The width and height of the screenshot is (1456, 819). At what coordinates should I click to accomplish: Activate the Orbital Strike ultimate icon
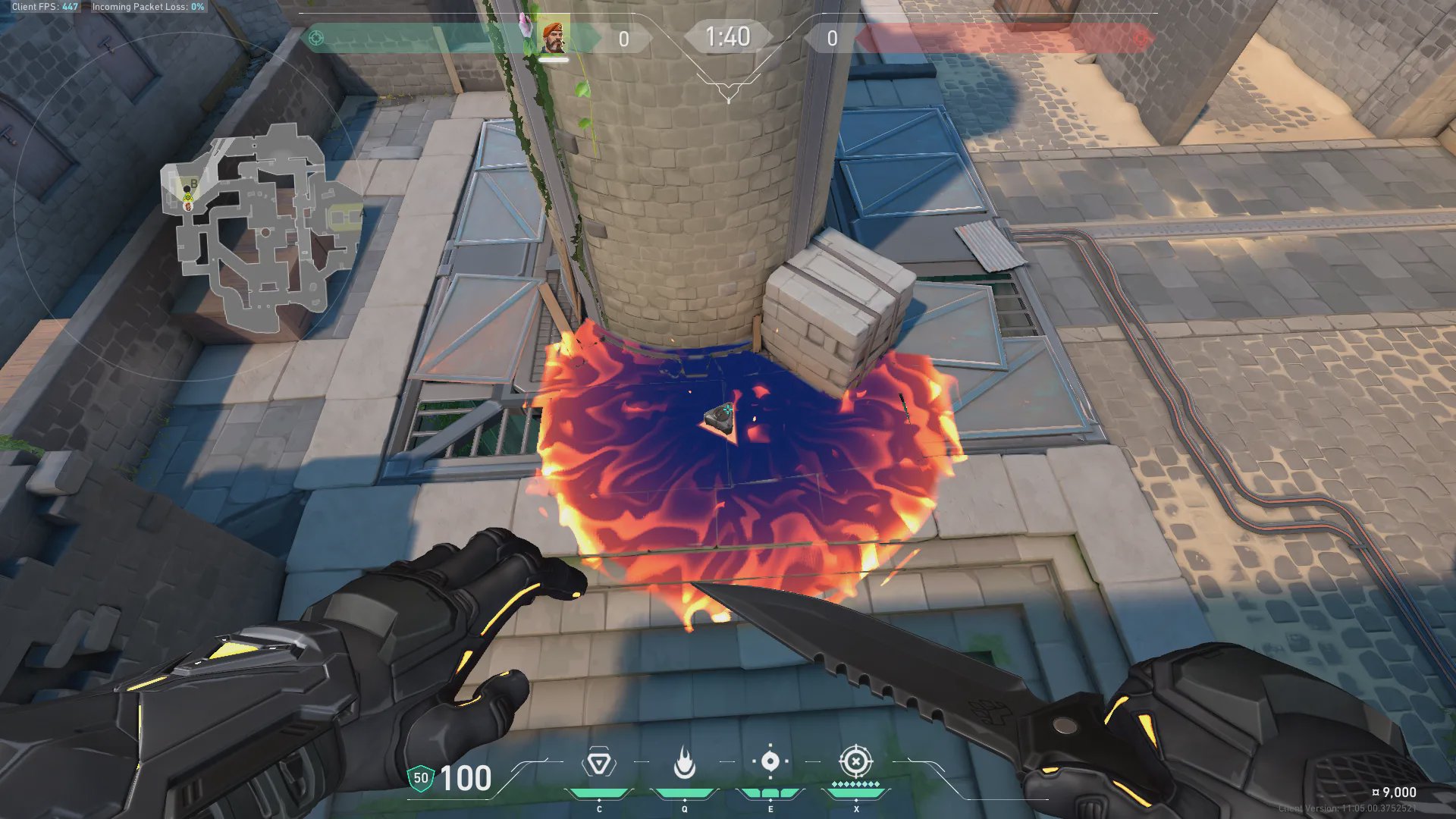(855, 761)
